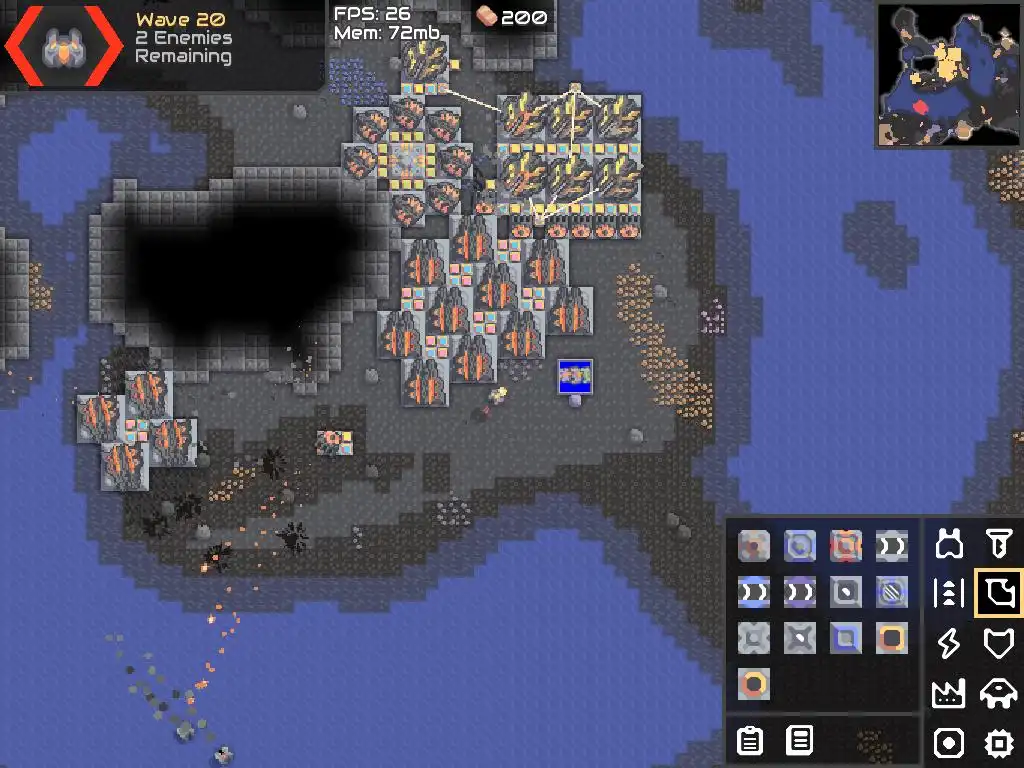
Task: Choose the factory crafting category
Action: [x=948, y=692]
